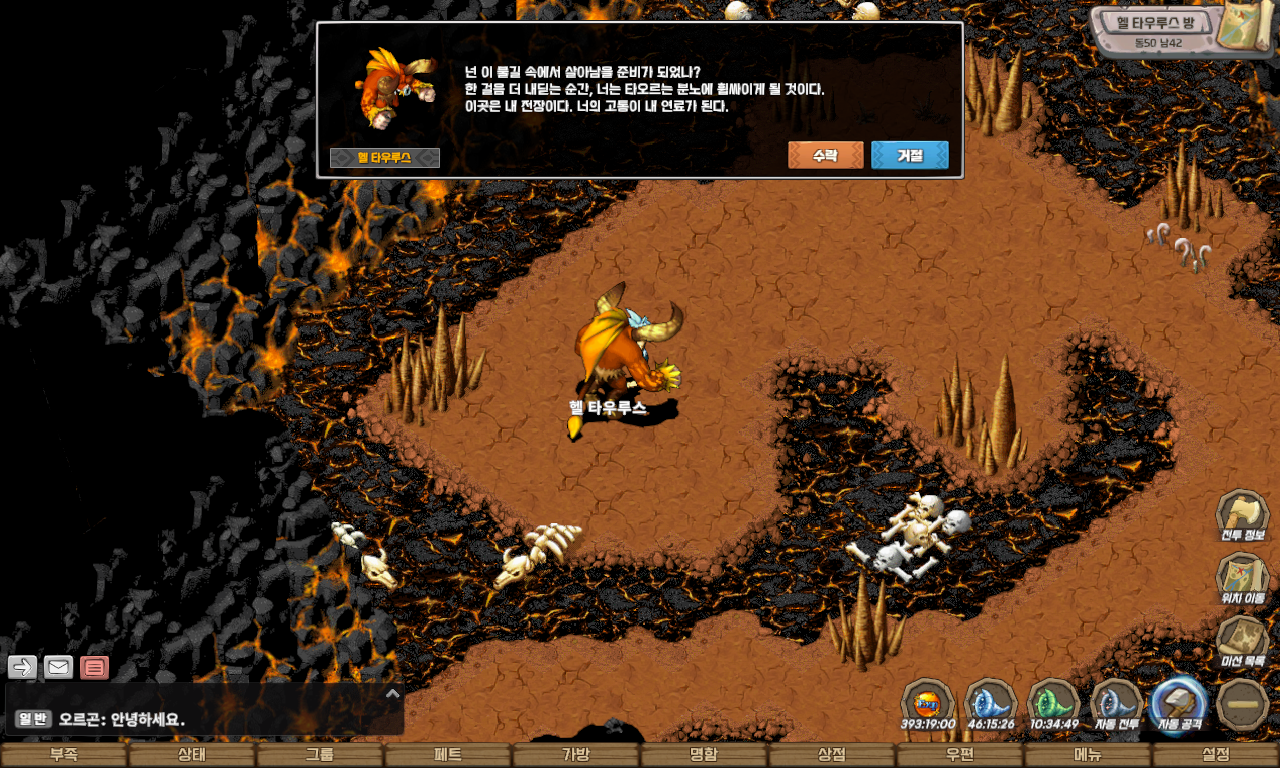Open the 우편 (mail) menu

pyautogui.click(x=960, y=755)
